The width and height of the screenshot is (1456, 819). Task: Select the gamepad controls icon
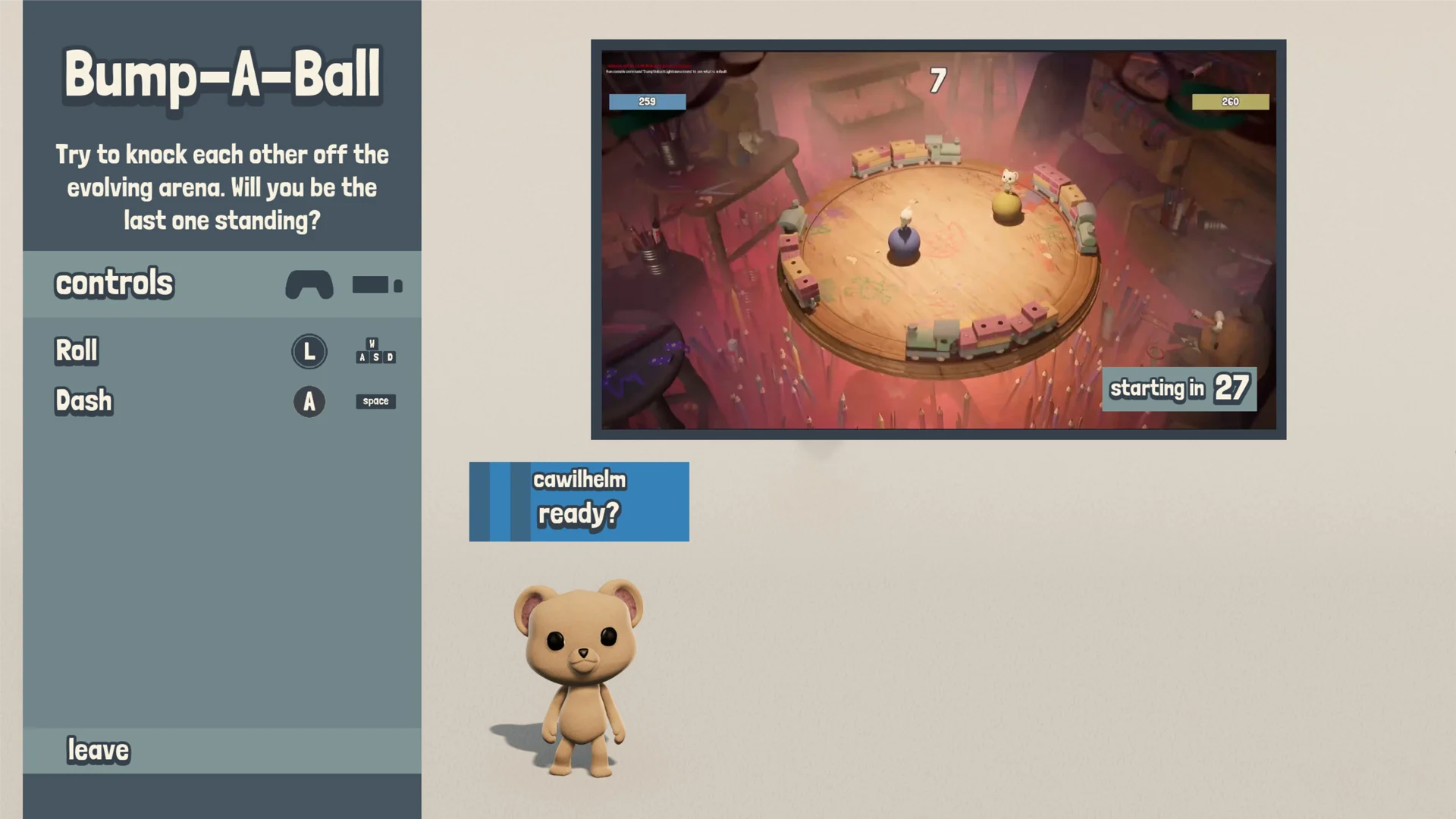[309, 285]
